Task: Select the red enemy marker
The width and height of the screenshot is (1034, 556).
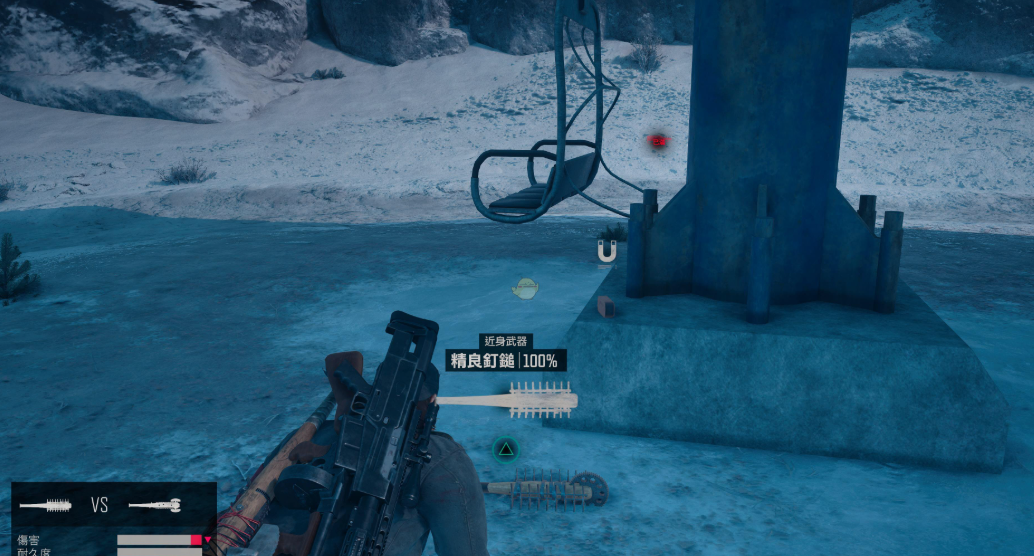Action: pos(657,141)
